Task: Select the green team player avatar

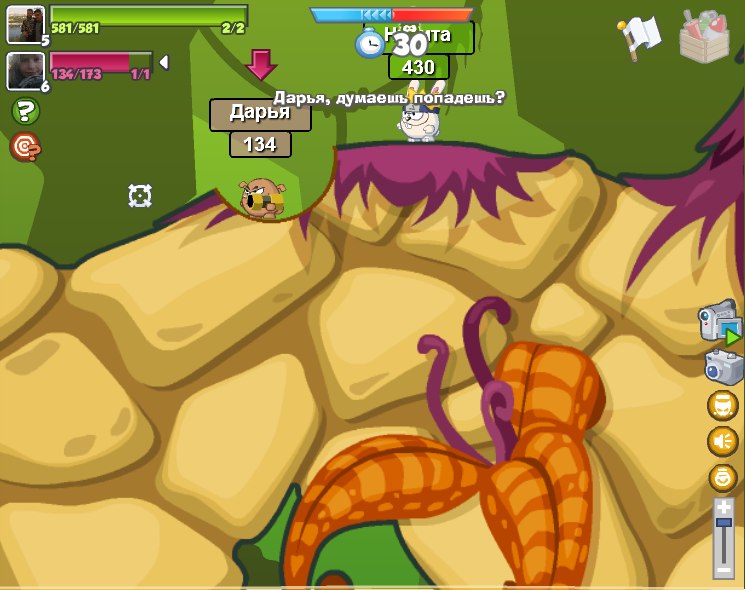Action: click(25, 24)
